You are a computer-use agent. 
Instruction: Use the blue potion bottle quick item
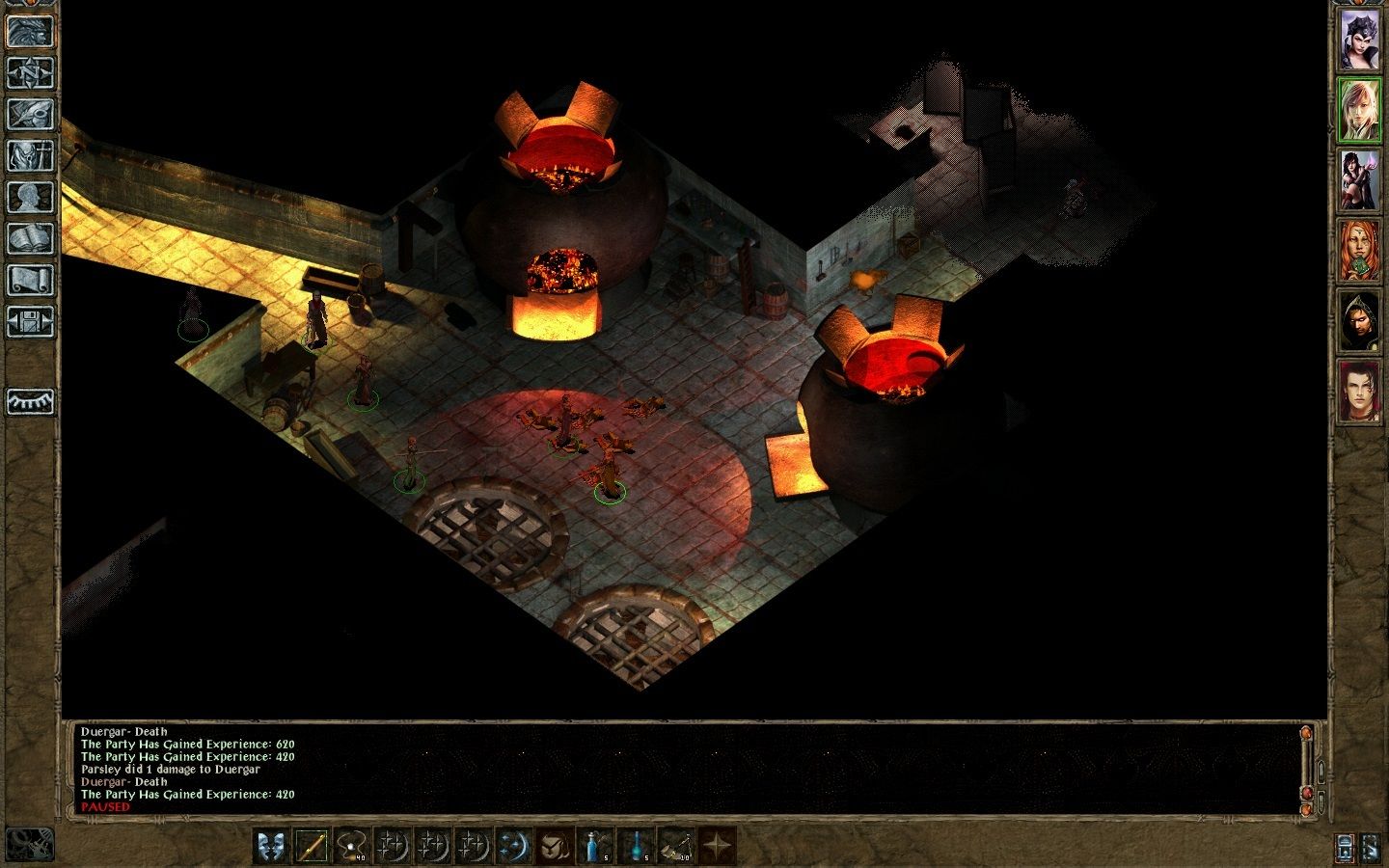coord(595,846)
